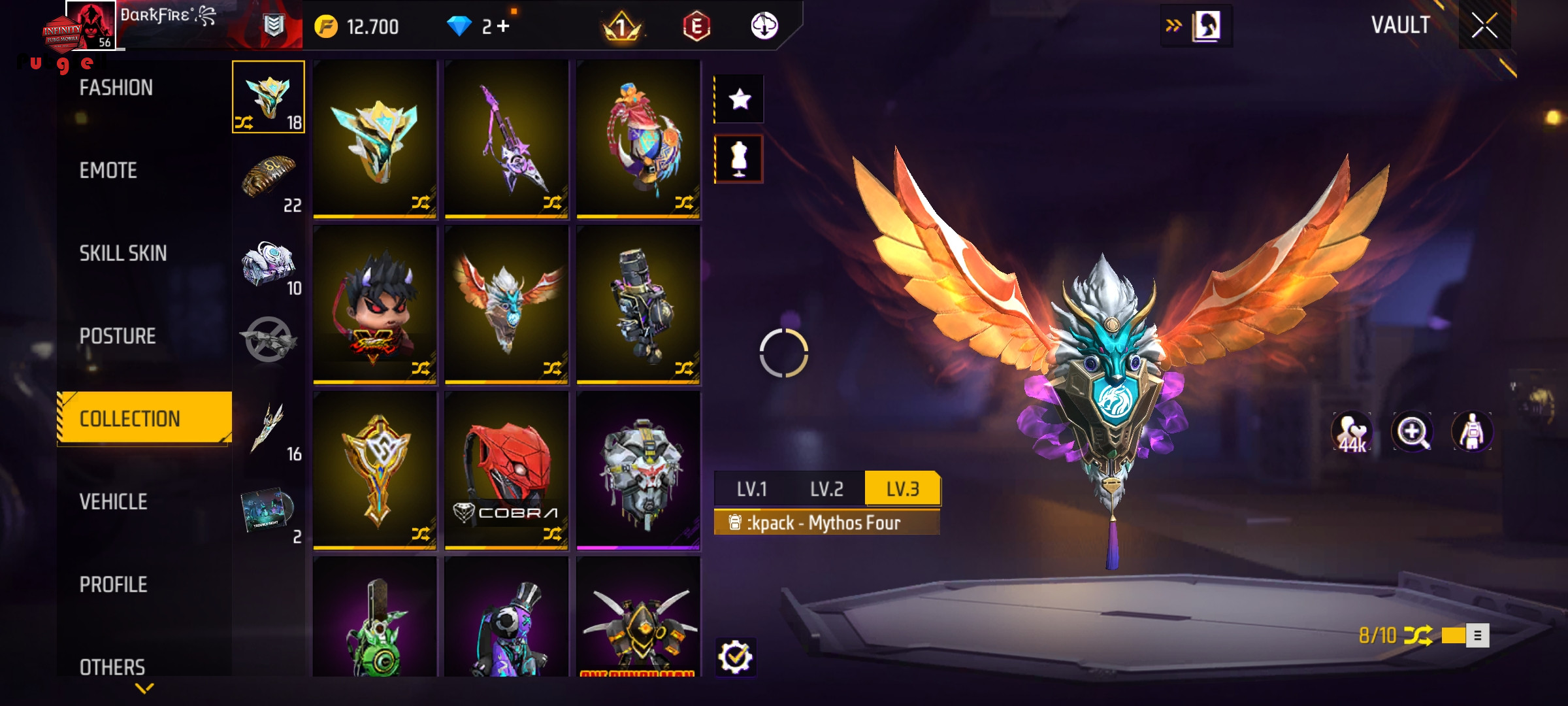Select the purple guitar backpack skin
Viewport: 1568px width, 706px height.
506,139
